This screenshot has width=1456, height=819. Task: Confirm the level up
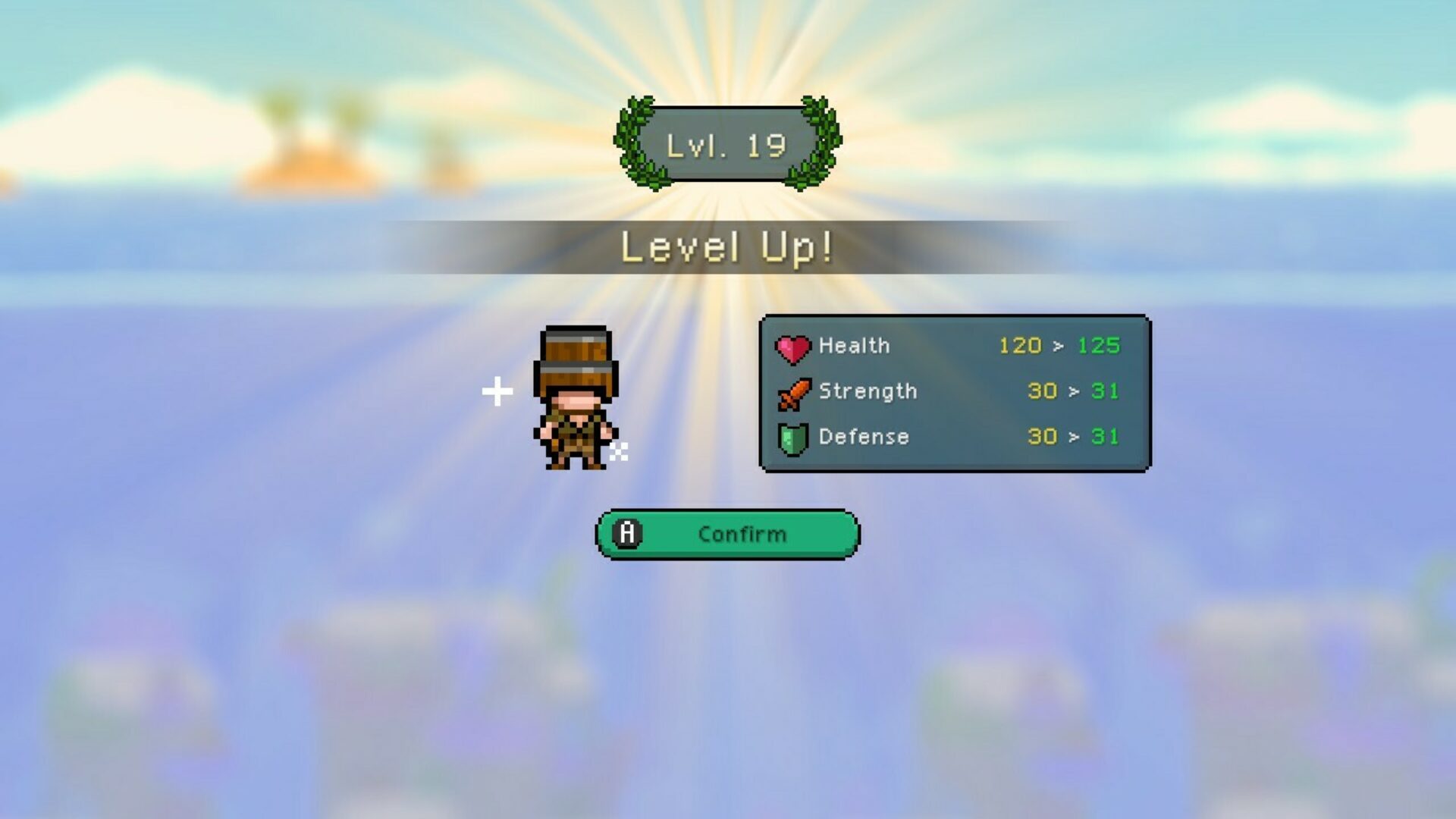[x=727, y=535]
